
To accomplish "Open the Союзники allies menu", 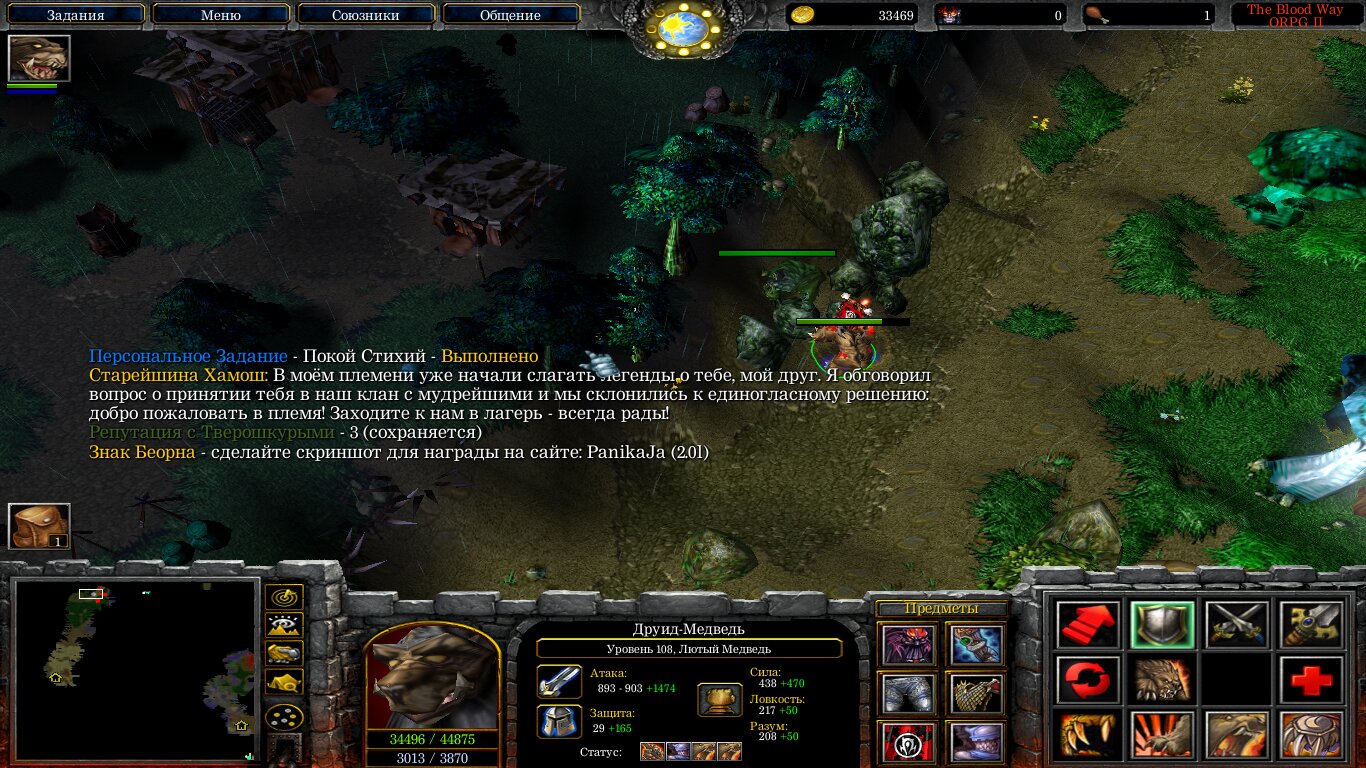I will (364, 15).
